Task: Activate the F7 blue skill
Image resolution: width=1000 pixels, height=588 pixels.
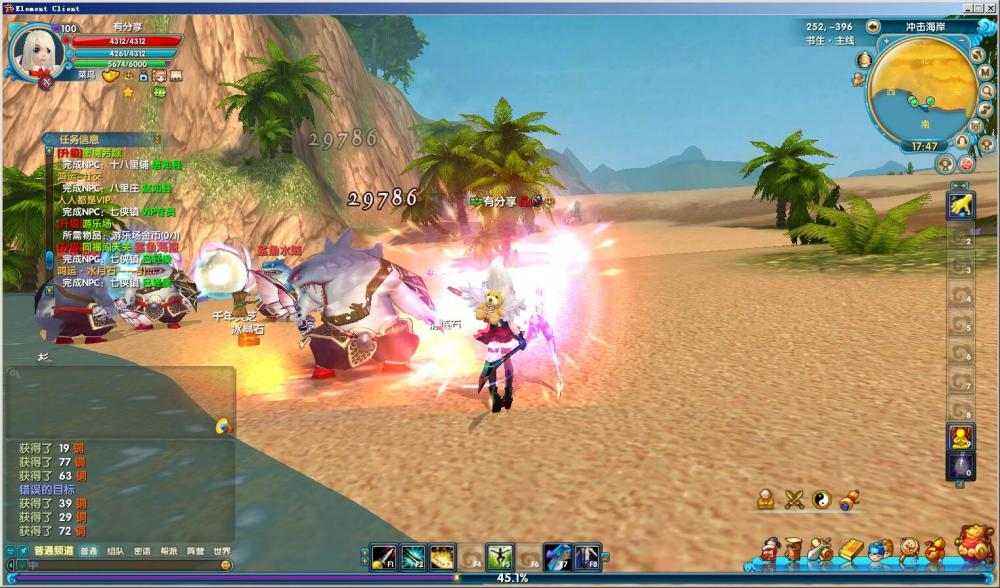Action: point(557,557)
